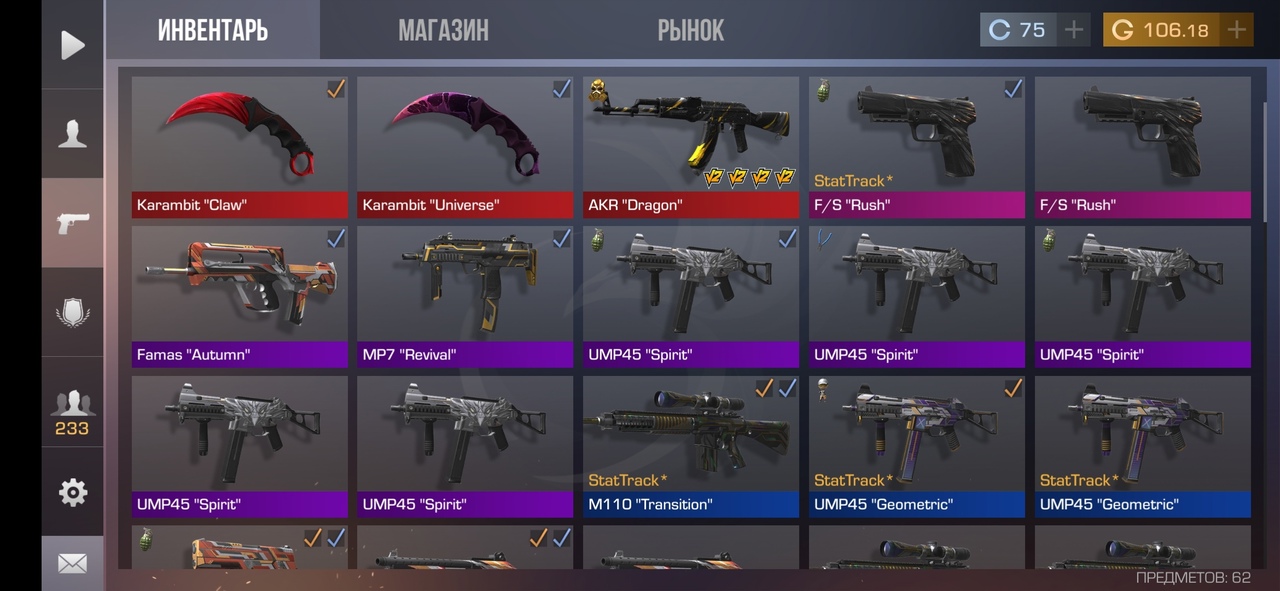
Task: Switch to the Магазин tab
Action: tap(443, 30)
